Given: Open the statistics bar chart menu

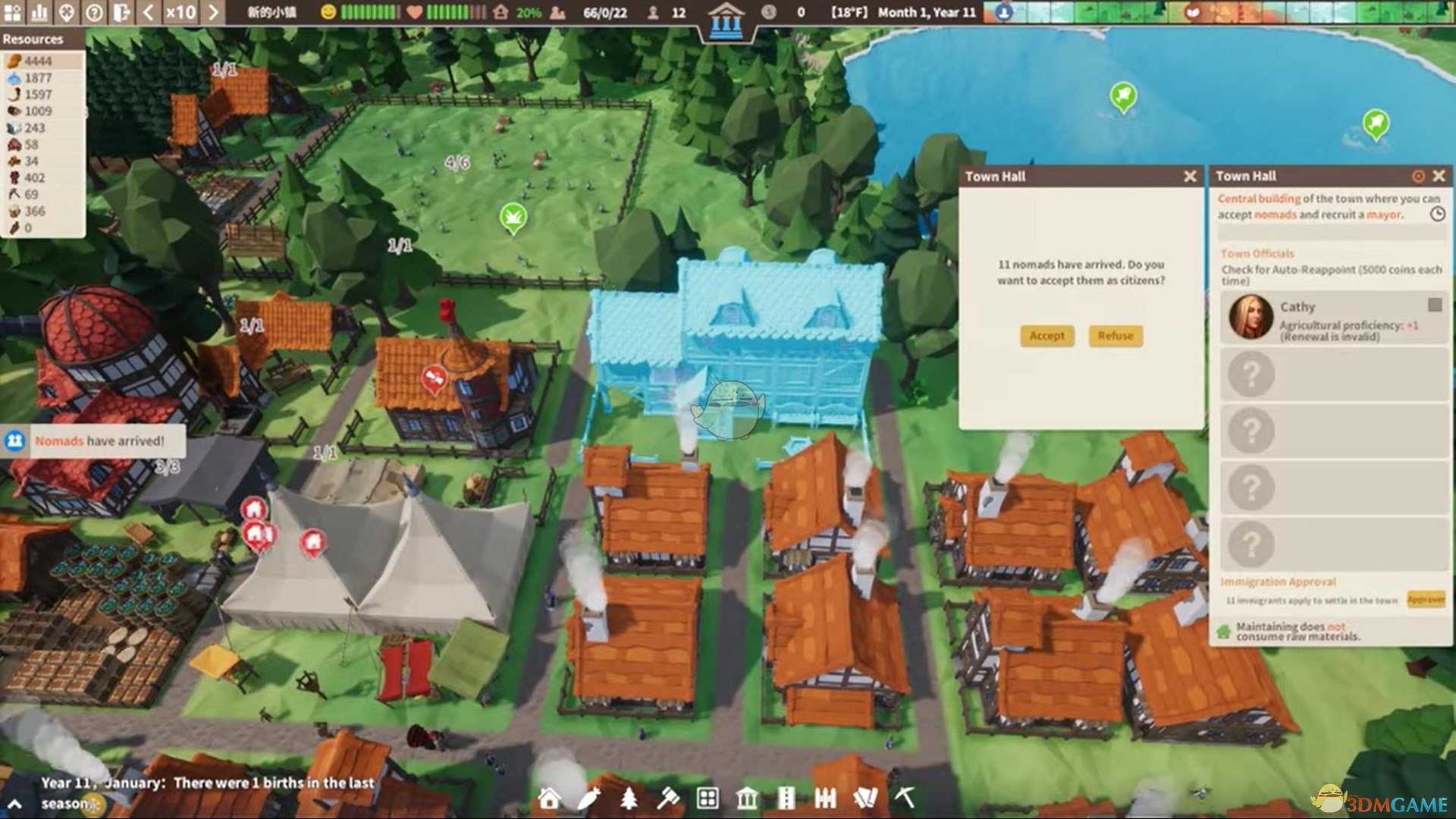Looking at the screenshot, I should click(x=39, y=12).
